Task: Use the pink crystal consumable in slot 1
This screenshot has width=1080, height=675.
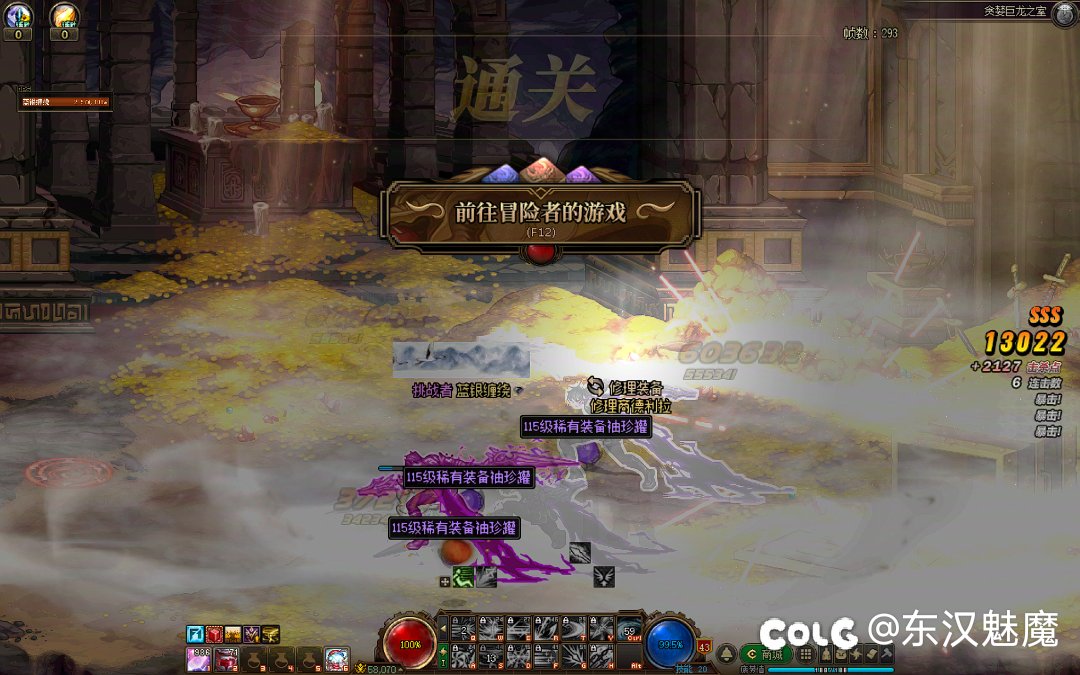Action: pos(199,659)
